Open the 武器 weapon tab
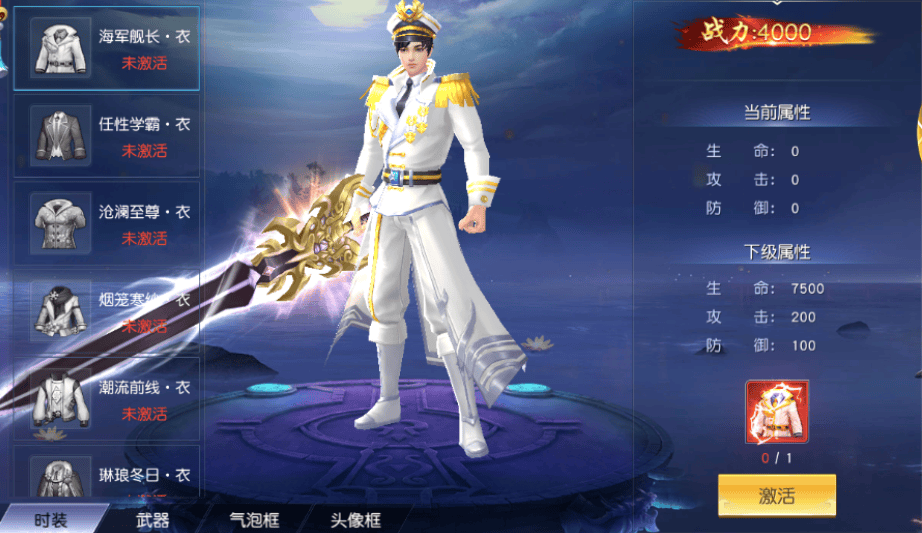Image resolution: width=922 pixels, height=533 pixels. pyautogui.click(x=152, y=520)
